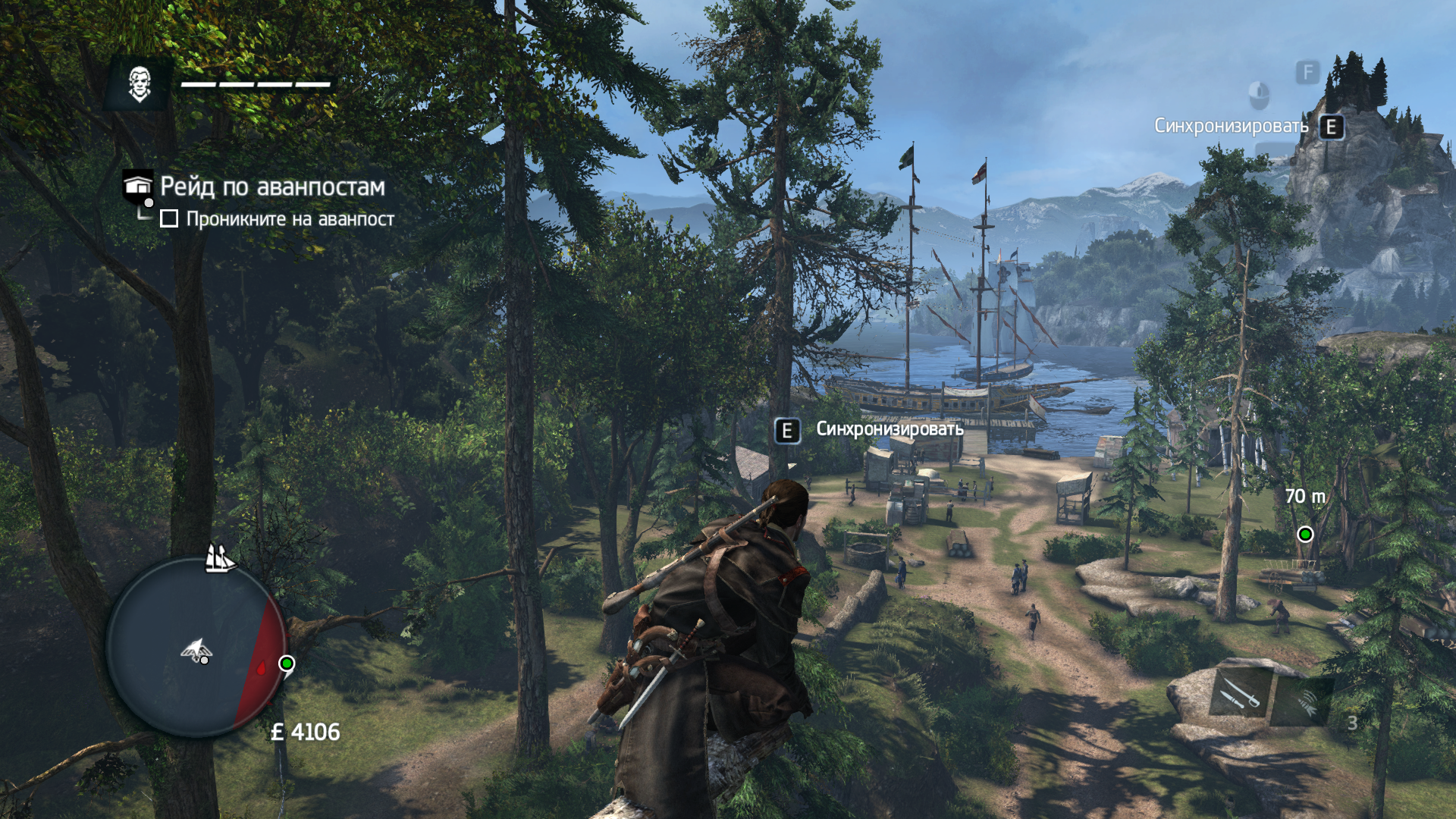The image size is (1456, 819).
Task: Click the green waypoint marker at 70 m
Action: click(1305, 535)
